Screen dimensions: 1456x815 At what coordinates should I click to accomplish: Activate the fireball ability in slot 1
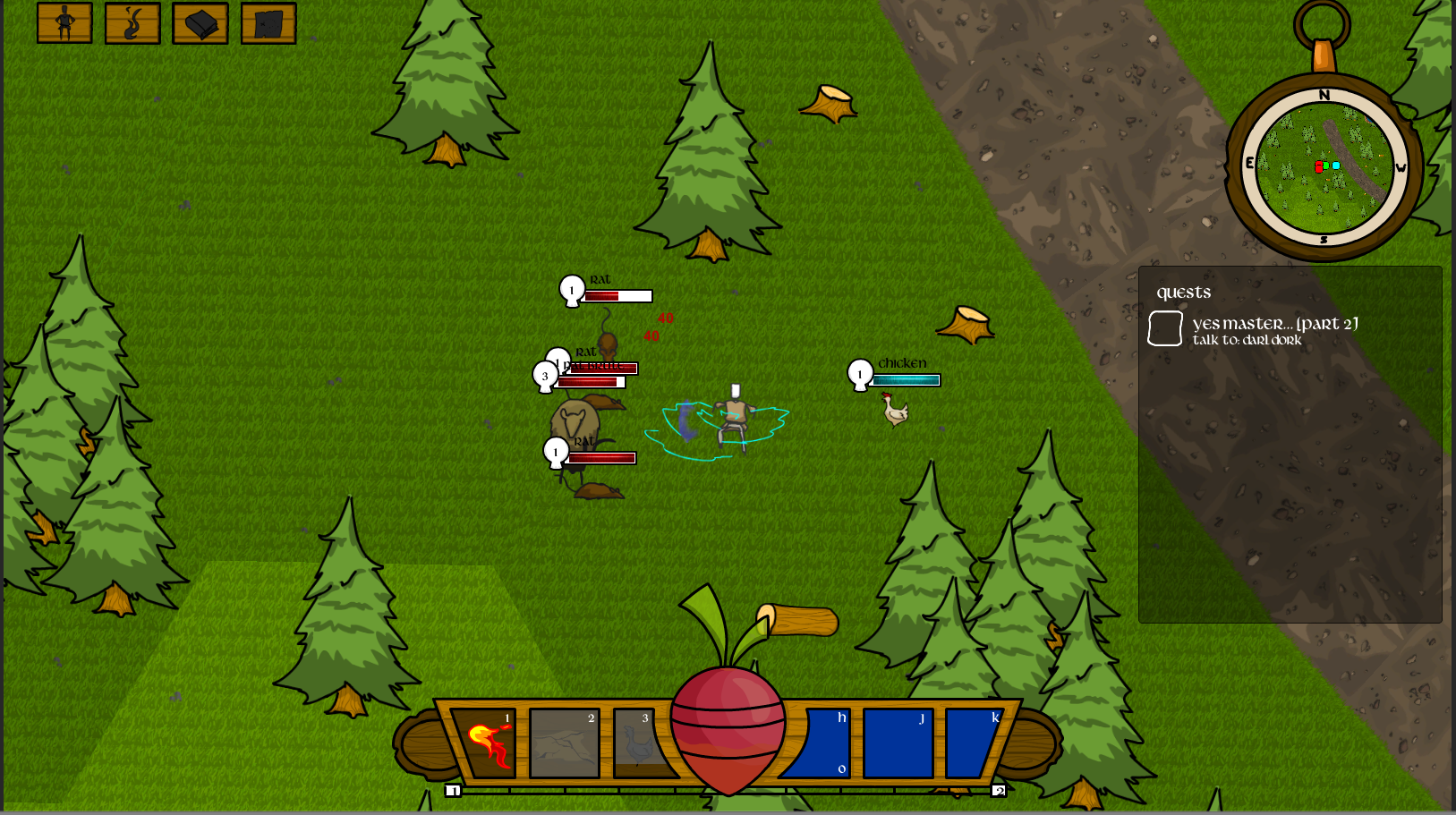click(x=486, y=743)
